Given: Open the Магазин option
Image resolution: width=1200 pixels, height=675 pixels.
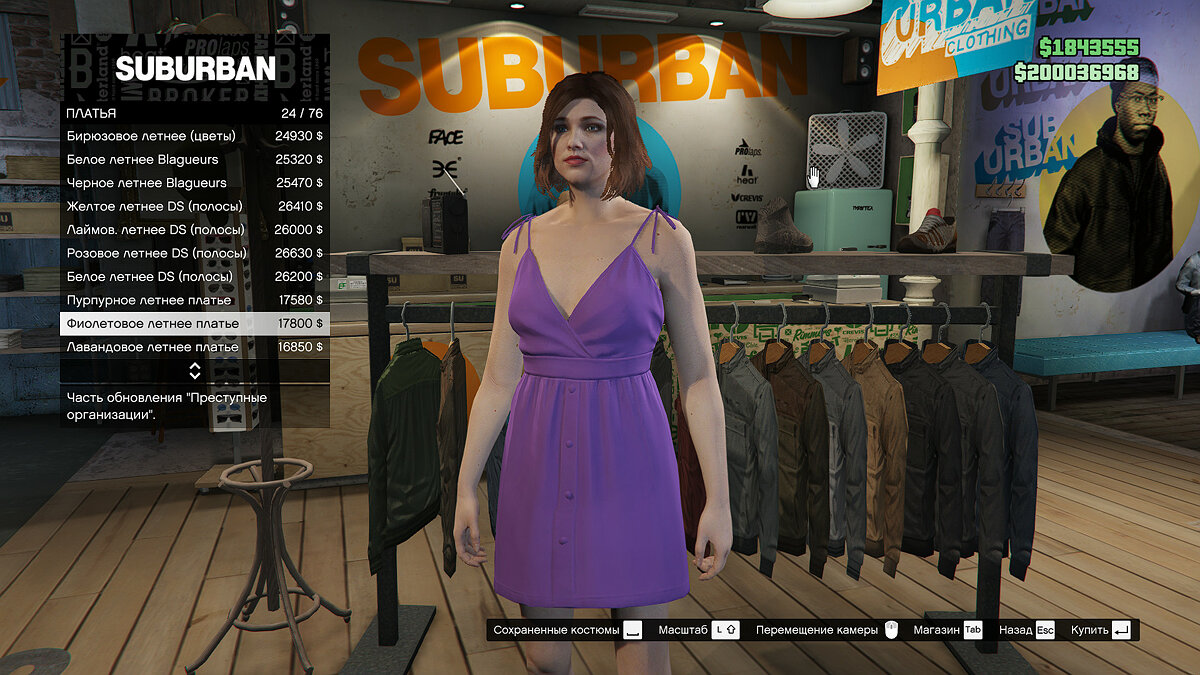Looking at the screenshot, I should (947, 630).
